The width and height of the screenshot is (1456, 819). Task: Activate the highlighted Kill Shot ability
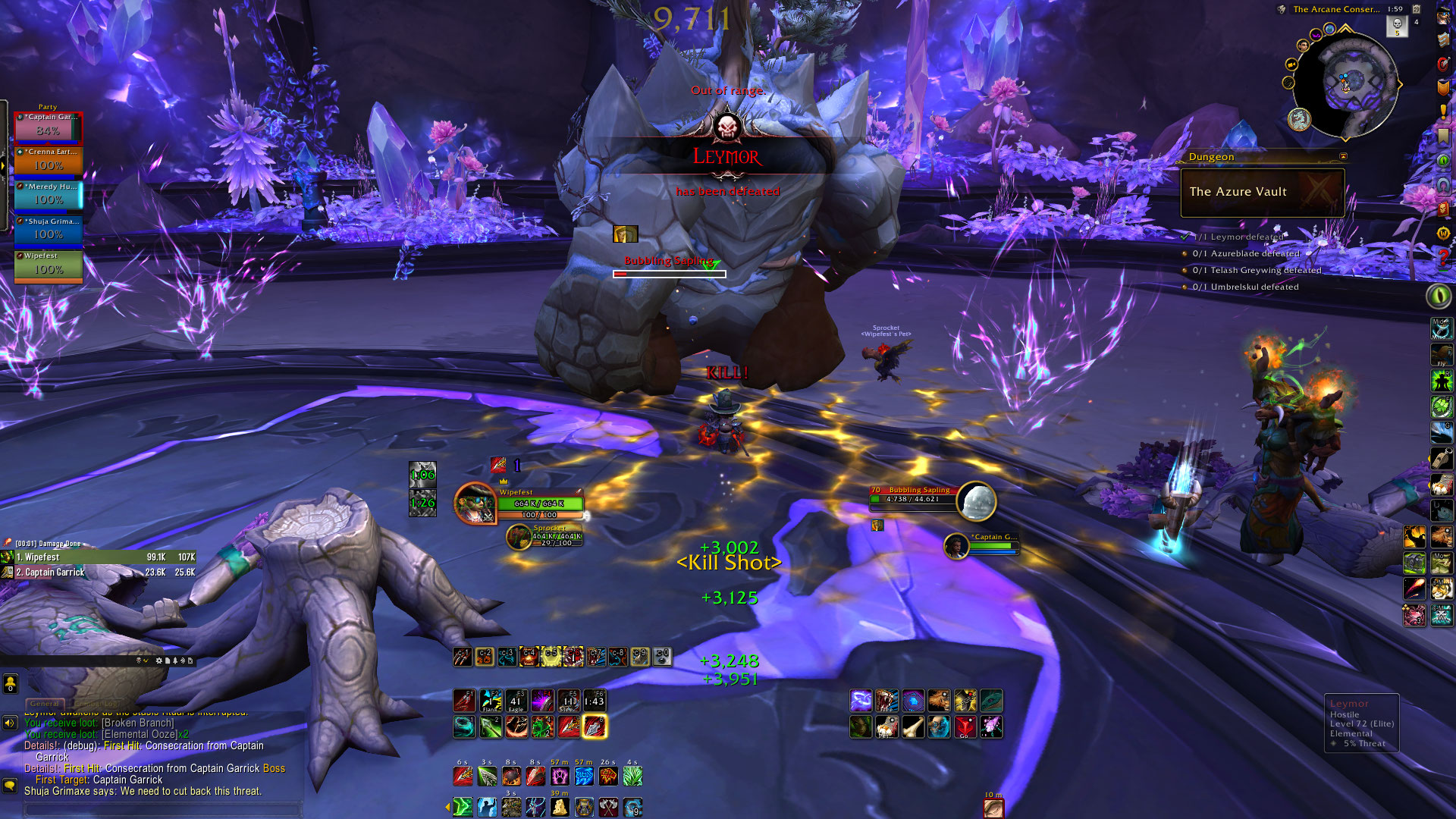tap(595, 727)
